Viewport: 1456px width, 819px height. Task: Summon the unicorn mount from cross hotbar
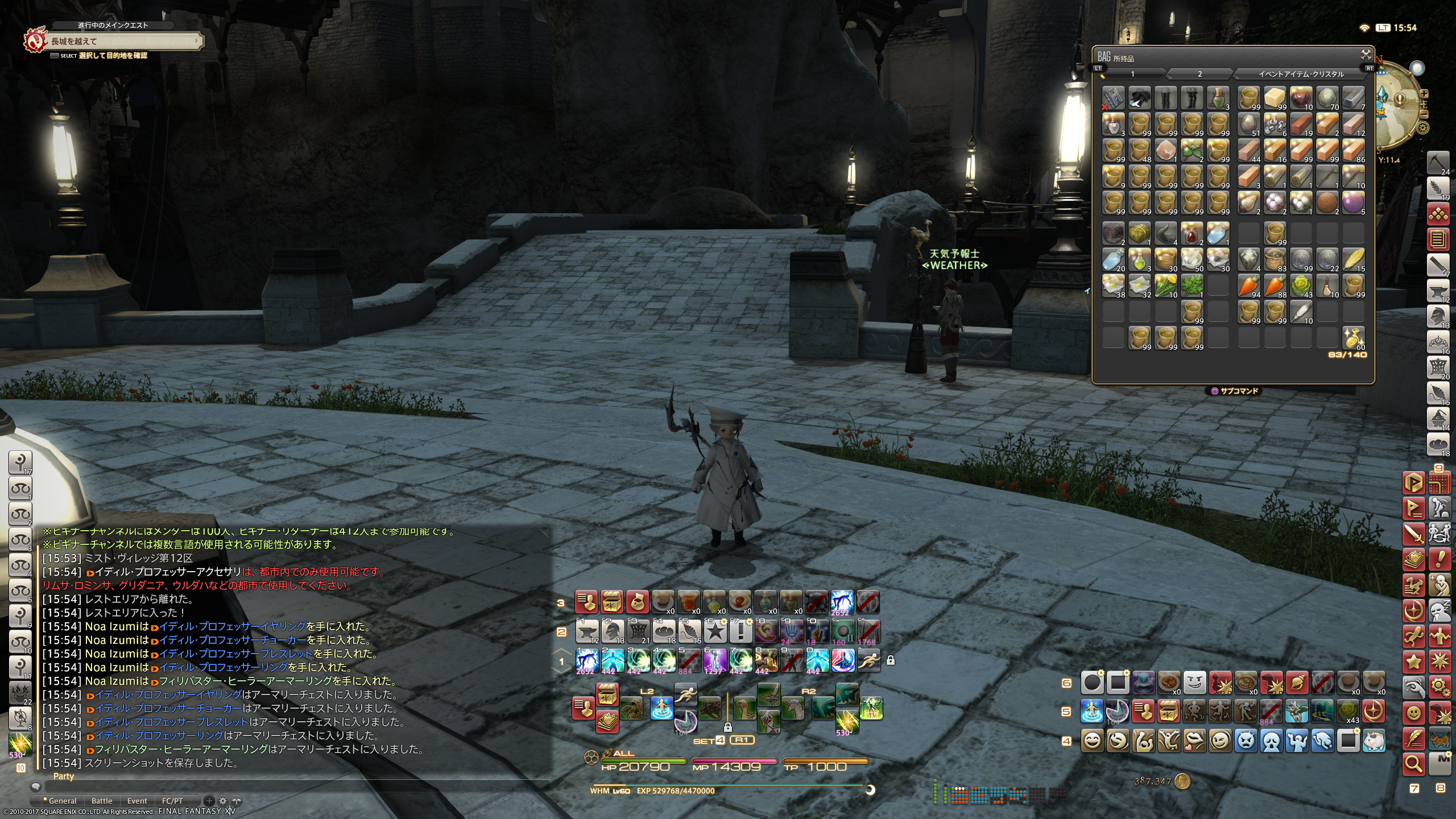tap(793, 709)
